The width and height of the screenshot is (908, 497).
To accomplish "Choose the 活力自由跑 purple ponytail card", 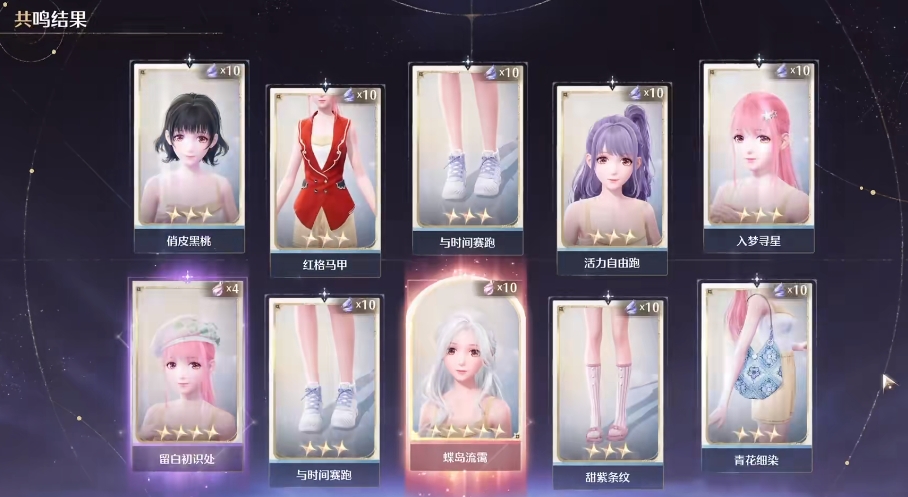I will [610, 170].
